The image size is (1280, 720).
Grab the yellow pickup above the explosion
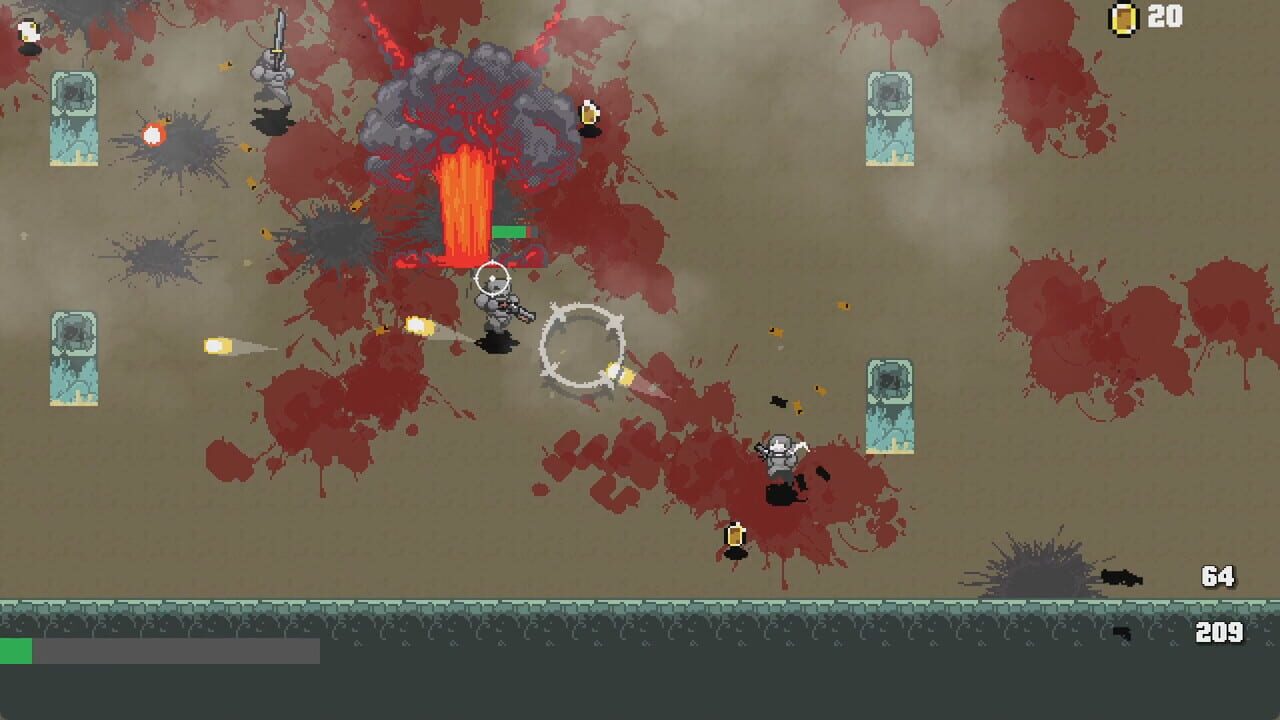click(587, 113)
